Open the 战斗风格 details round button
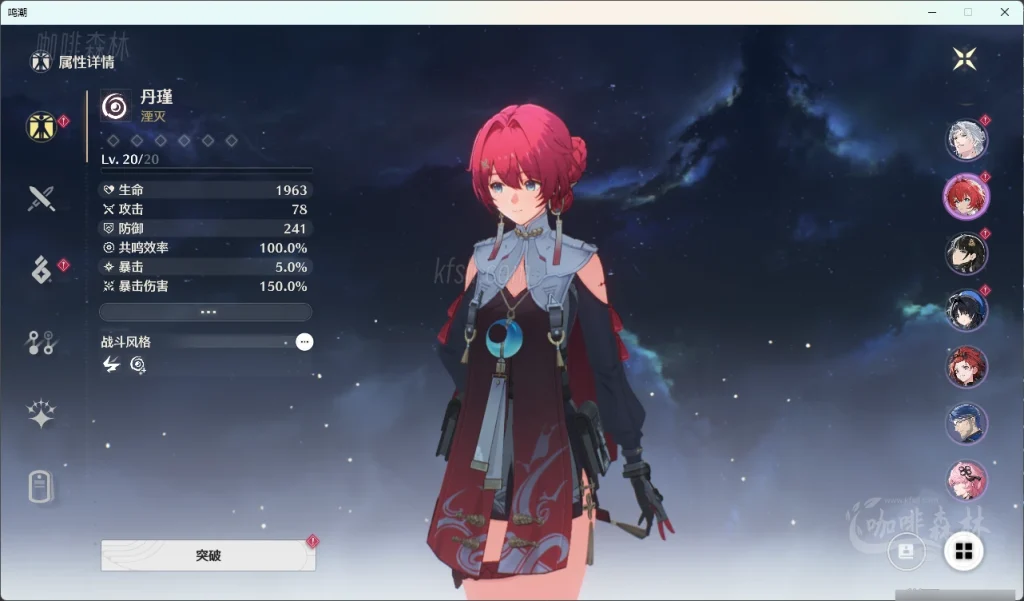1024x601 pixels. point(304,342)
